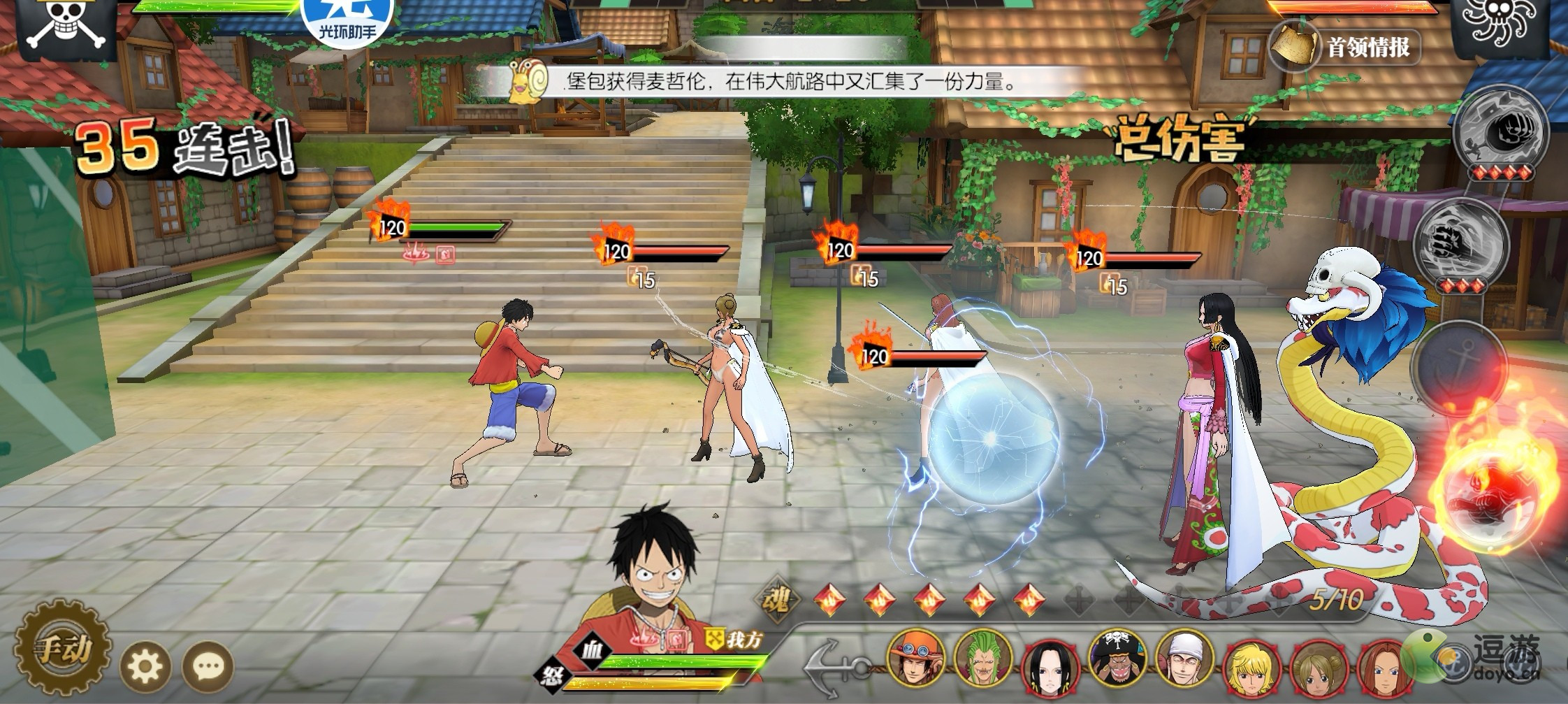Select the green-haired Bartolomeo portrait
1568x704 pixels.
click(x=982, y=660)
